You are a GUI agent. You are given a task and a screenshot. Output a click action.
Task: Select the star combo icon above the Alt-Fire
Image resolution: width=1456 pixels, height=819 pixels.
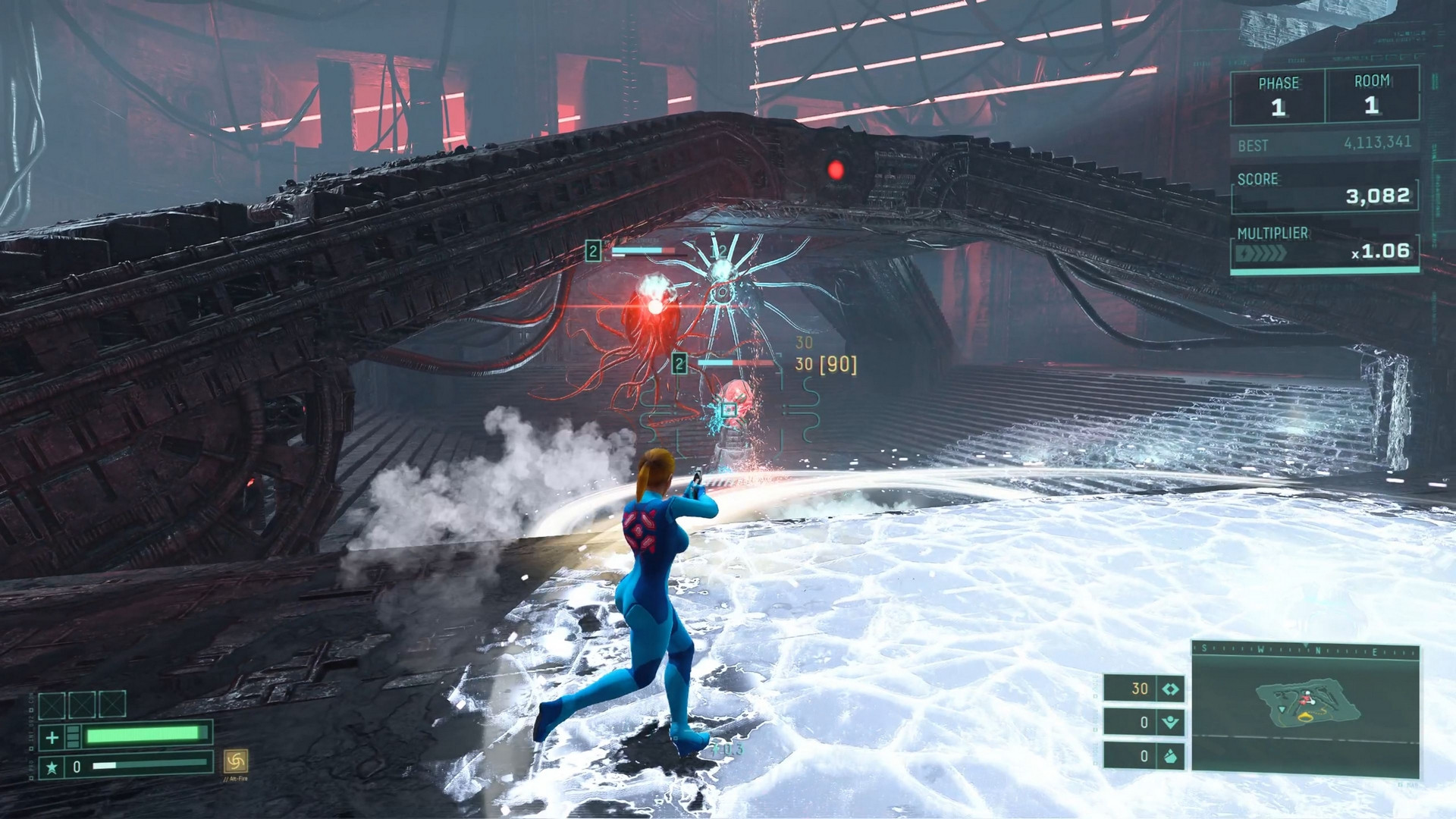point(53,769)
